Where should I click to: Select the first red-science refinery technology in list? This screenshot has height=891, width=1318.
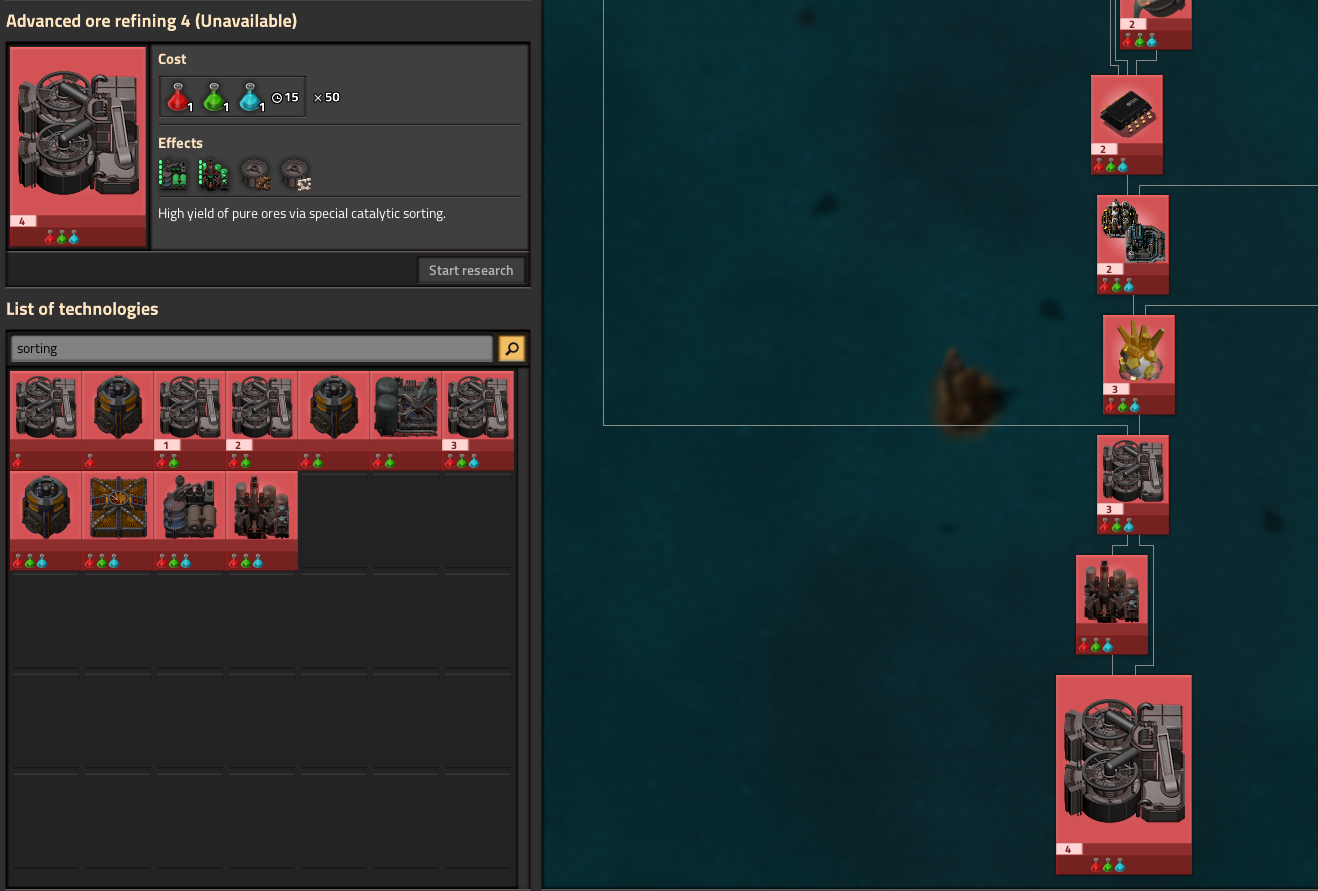point(45,405)
